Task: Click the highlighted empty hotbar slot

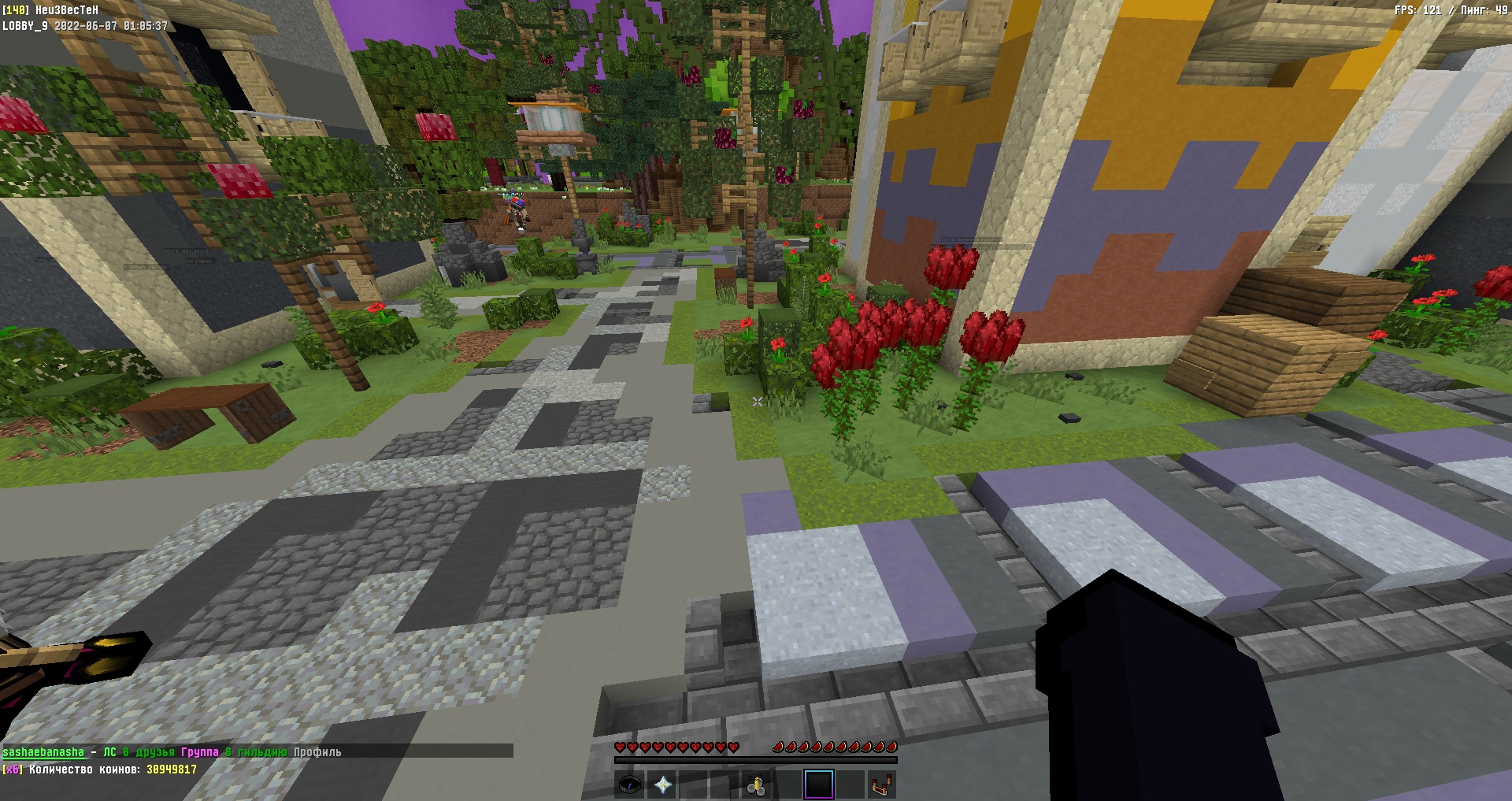Action: (819, 784)
